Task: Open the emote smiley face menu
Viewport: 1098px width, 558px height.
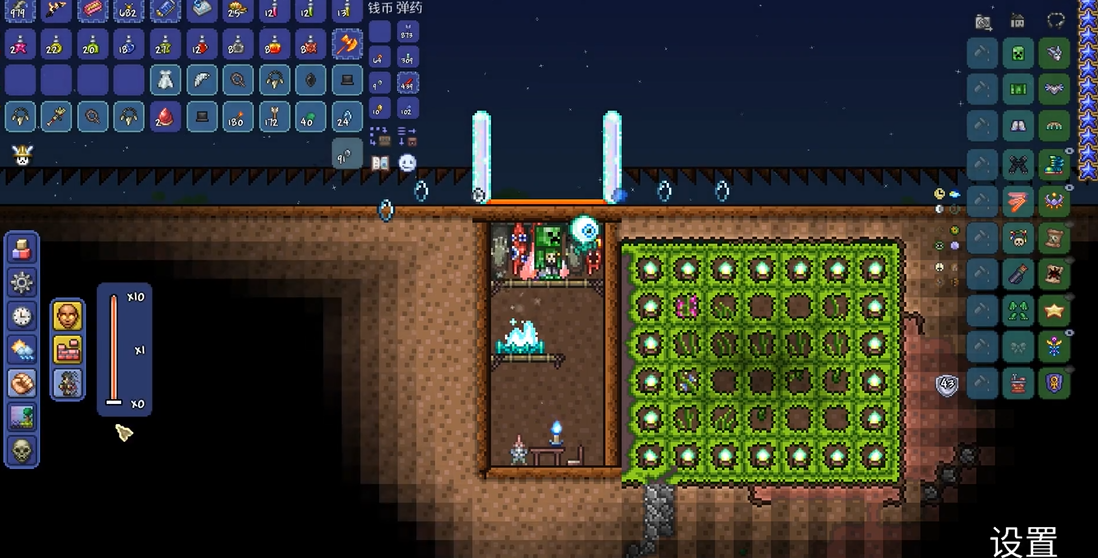Action: click(407, 162)
